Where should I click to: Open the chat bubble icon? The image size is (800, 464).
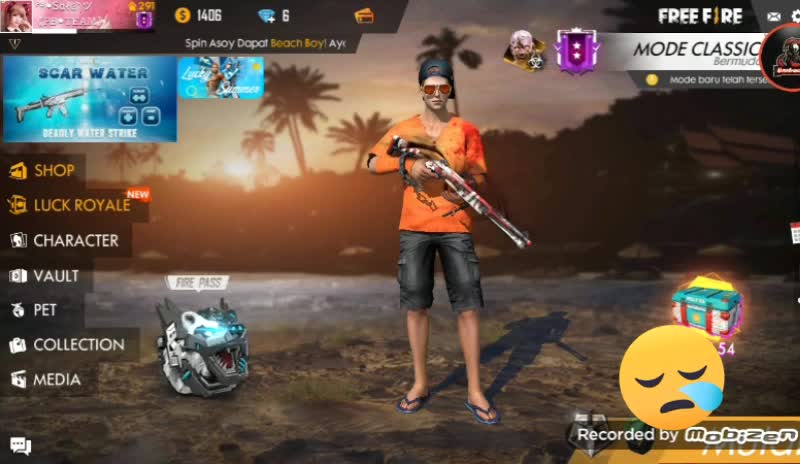point(20,446)
